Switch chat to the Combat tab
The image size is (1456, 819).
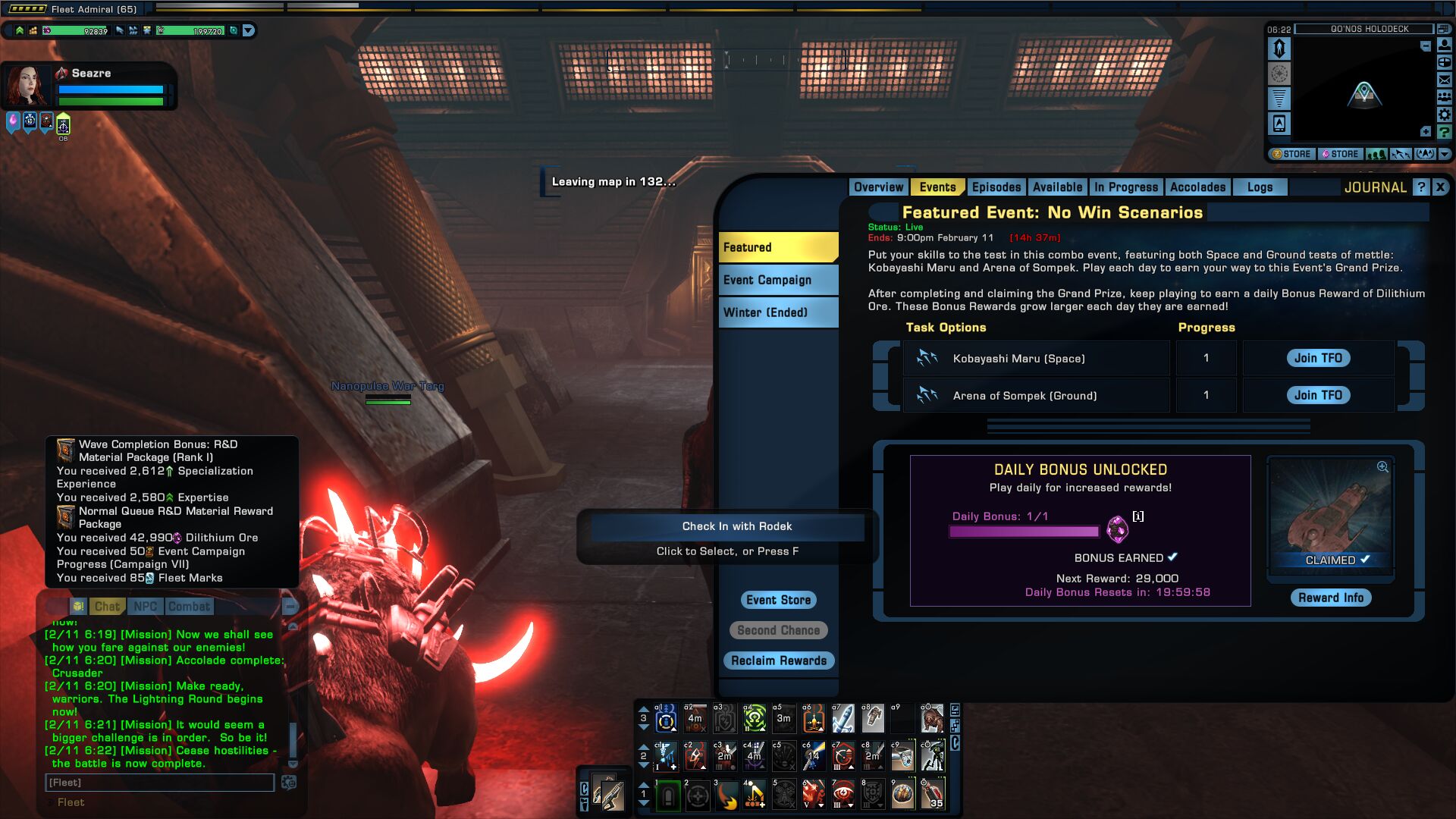click(x=189, y=607)
